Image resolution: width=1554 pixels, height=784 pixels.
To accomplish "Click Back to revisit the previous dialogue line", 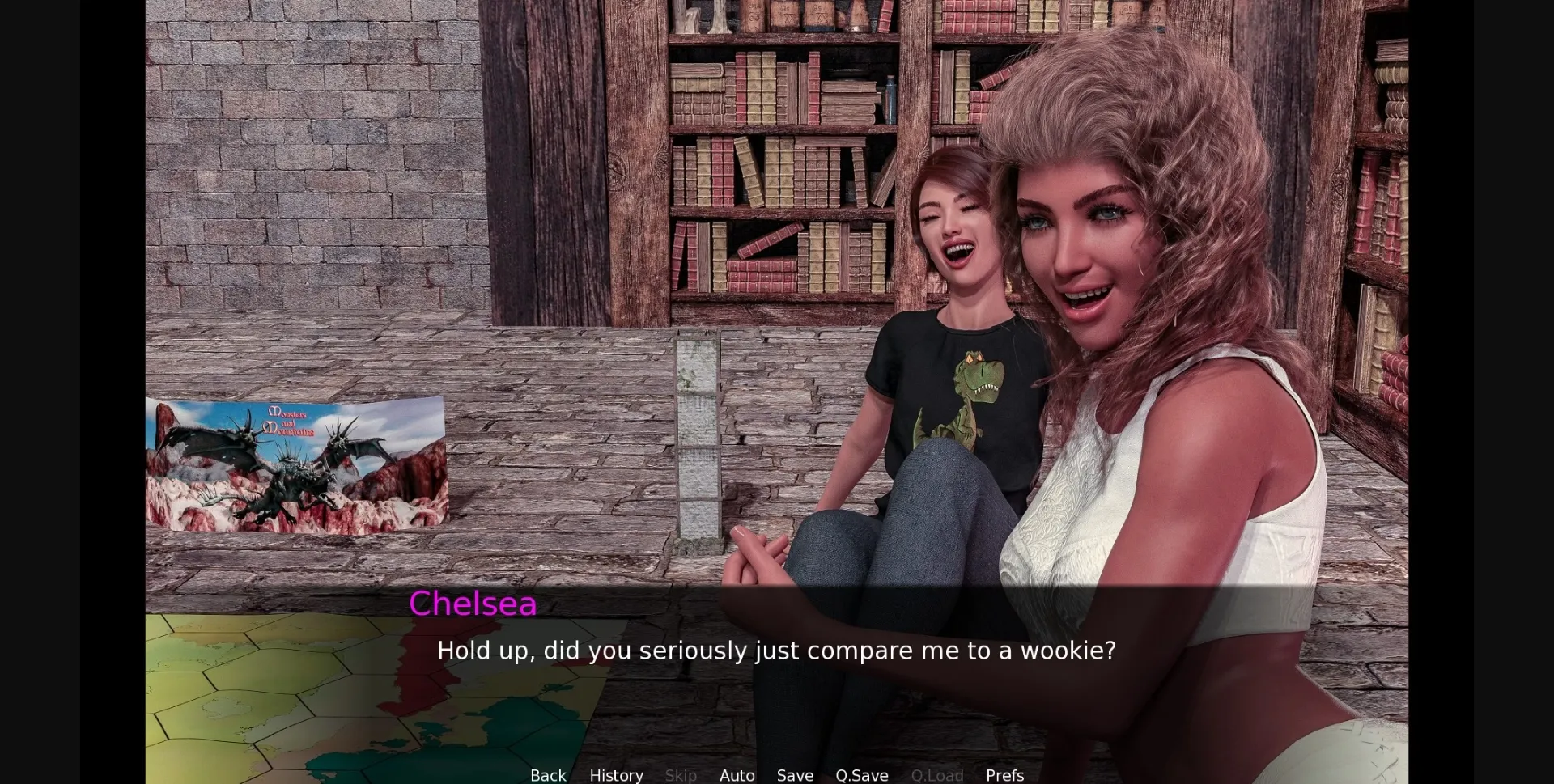I will click(548, 774).
